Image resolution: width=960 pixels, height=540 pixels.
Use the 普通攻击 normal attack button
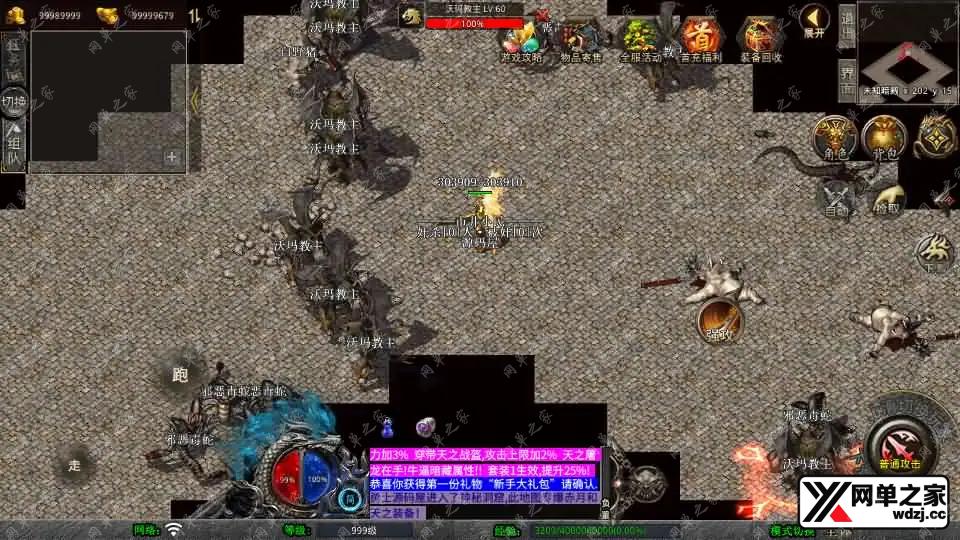pos(898,439)
